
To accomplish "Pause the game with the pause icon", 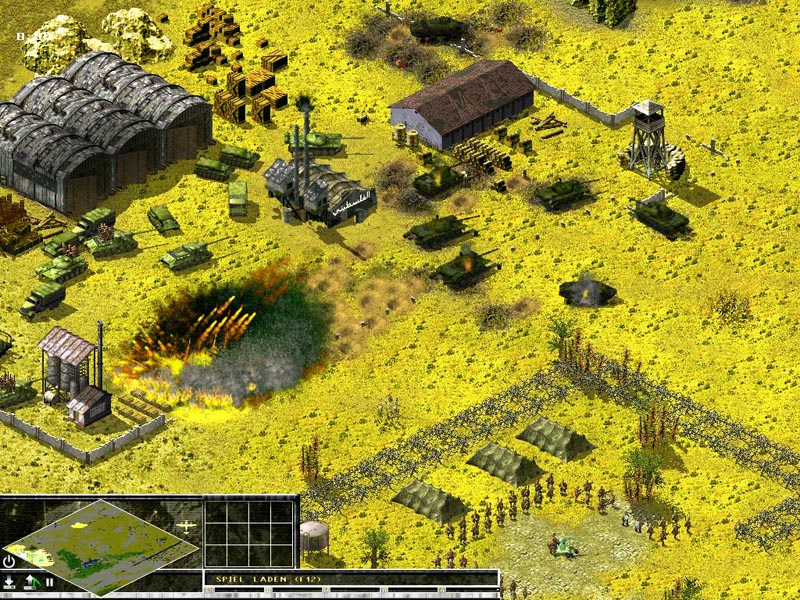I will 49,581.
